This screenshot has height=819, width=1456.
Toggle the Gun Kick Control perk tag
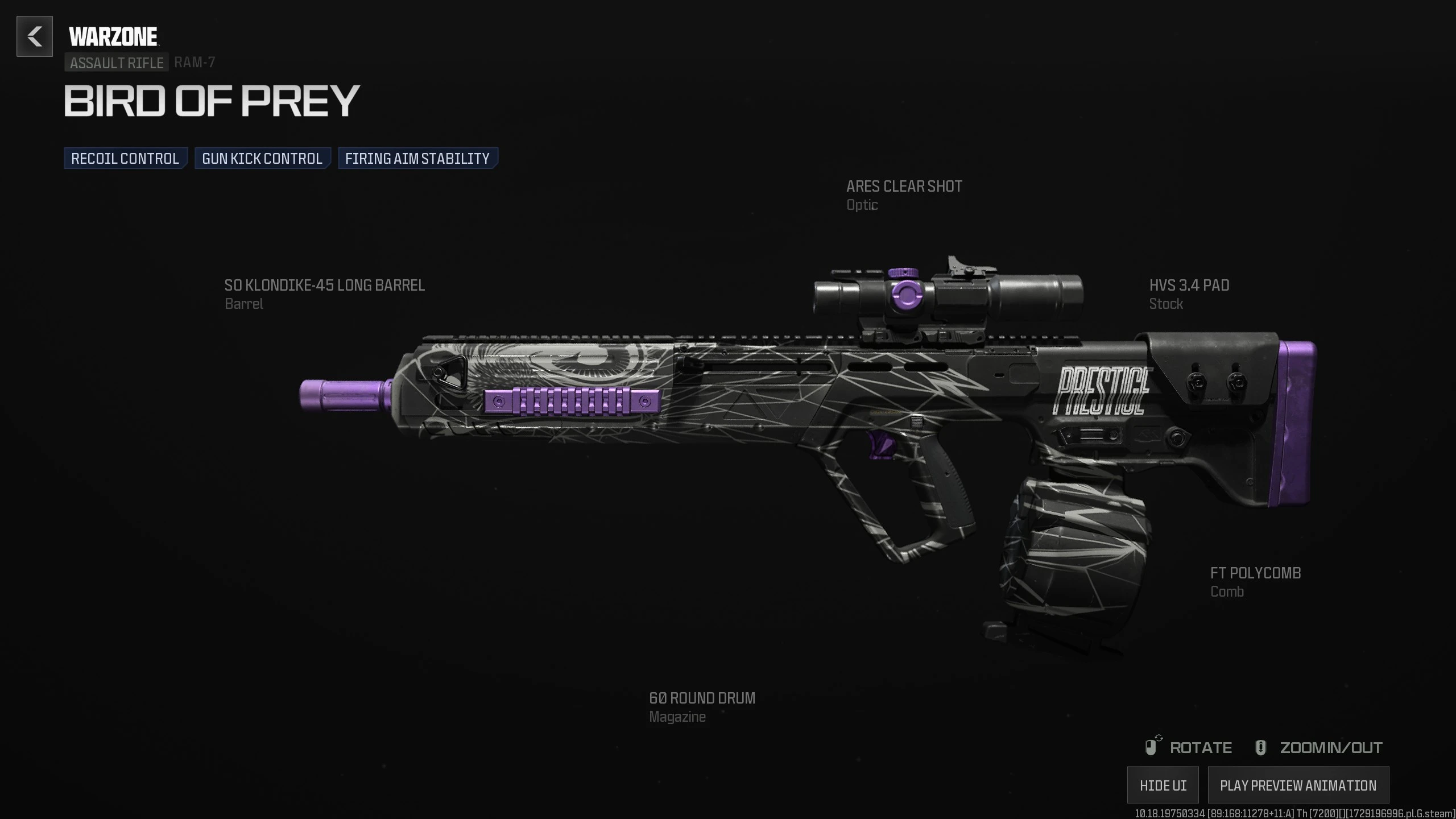pyautogui.click(x=261, y=158)
